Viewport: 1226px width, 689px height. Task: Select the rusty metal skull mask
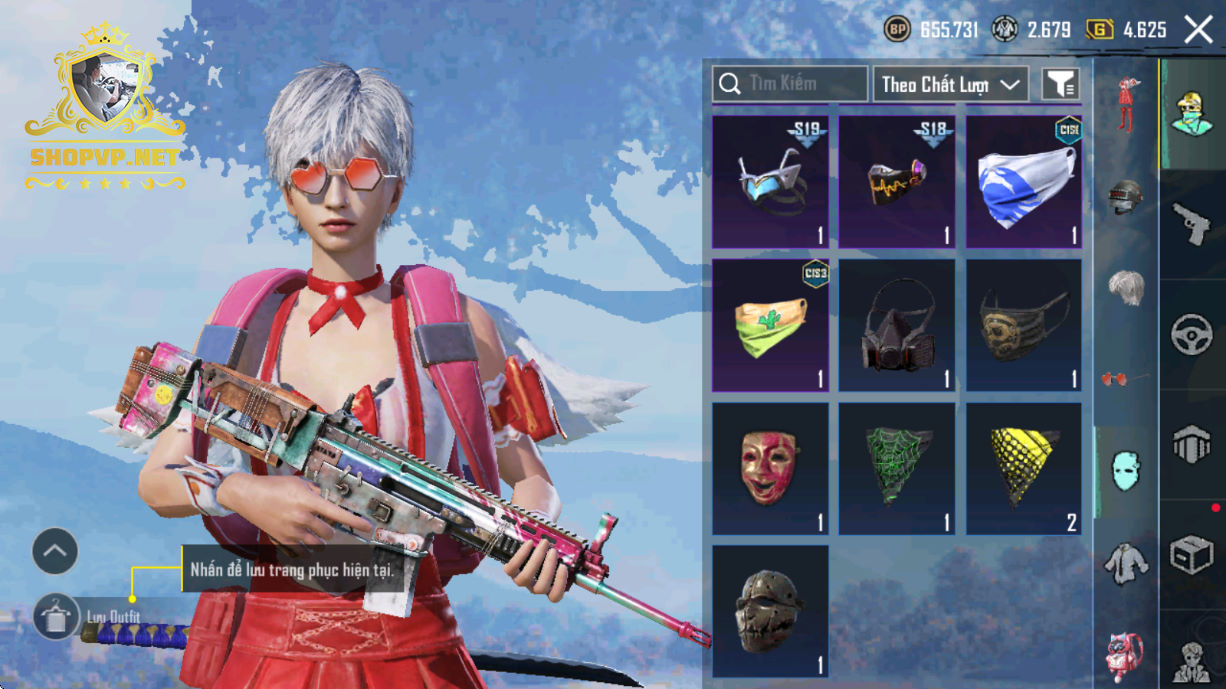pyautogui.click(x=770, y=610)
